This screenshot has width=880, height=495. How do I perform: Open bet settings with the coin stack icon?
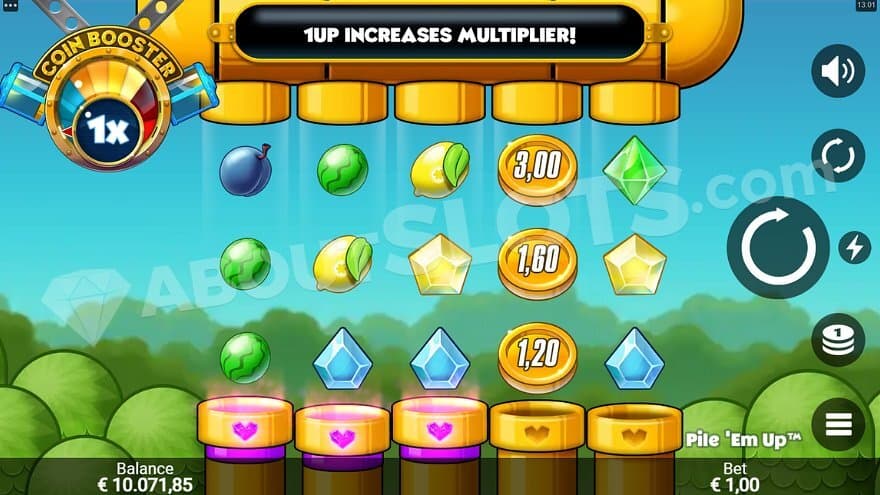[838, 339]
